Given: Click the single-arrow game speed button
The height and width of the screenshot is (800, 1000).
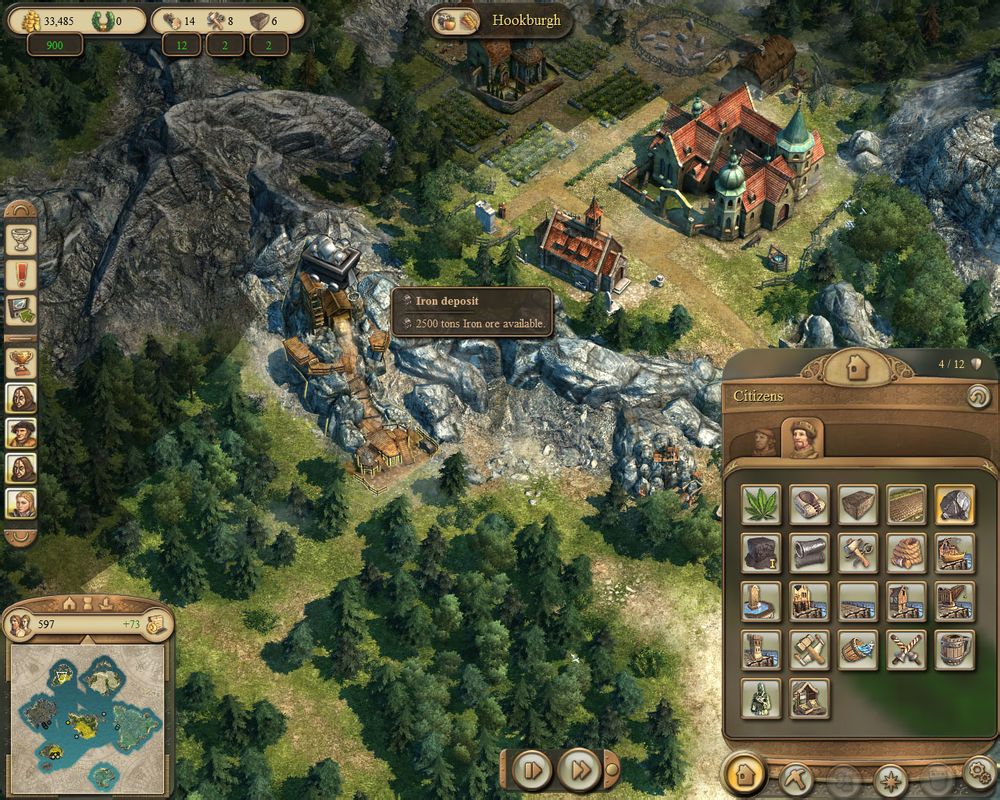Looking at the screenshot, I should tap(532, 770).
